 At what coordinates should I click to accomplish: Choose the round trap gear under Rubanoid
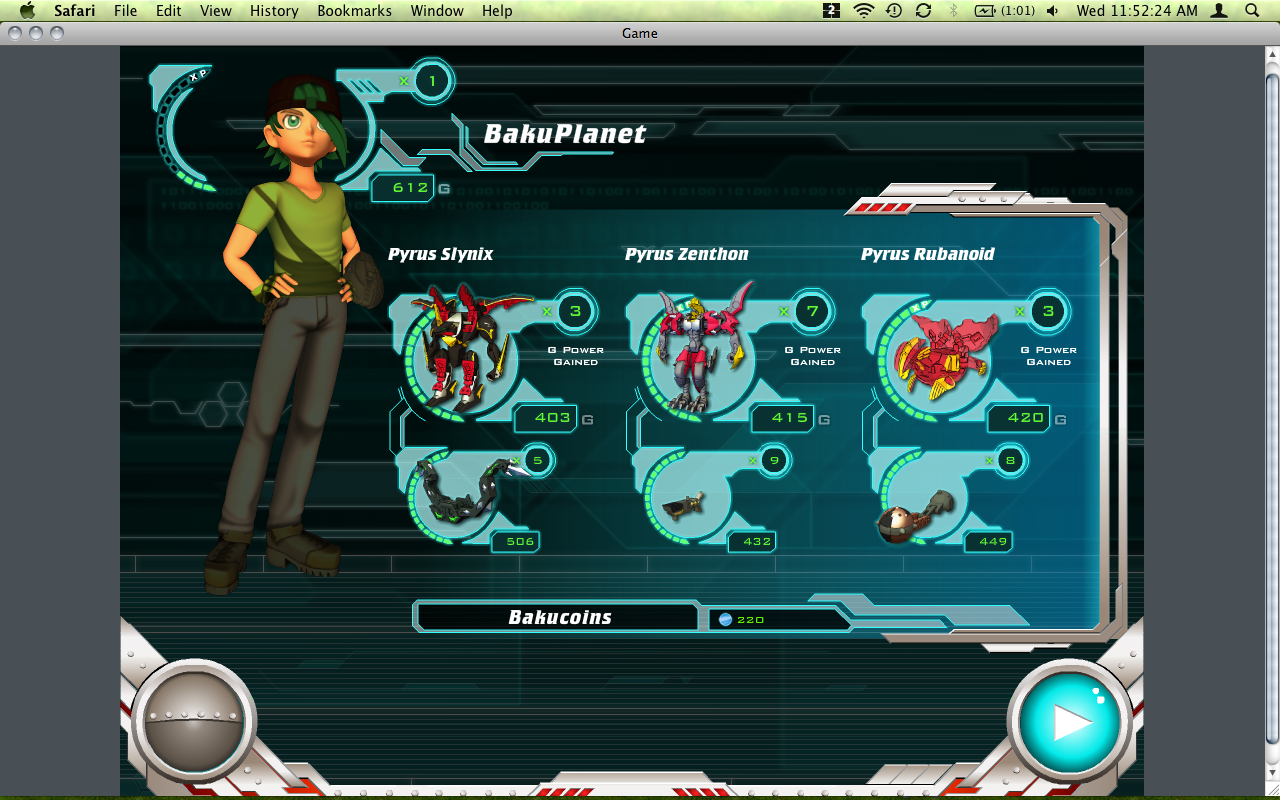[x=911, y=513]
